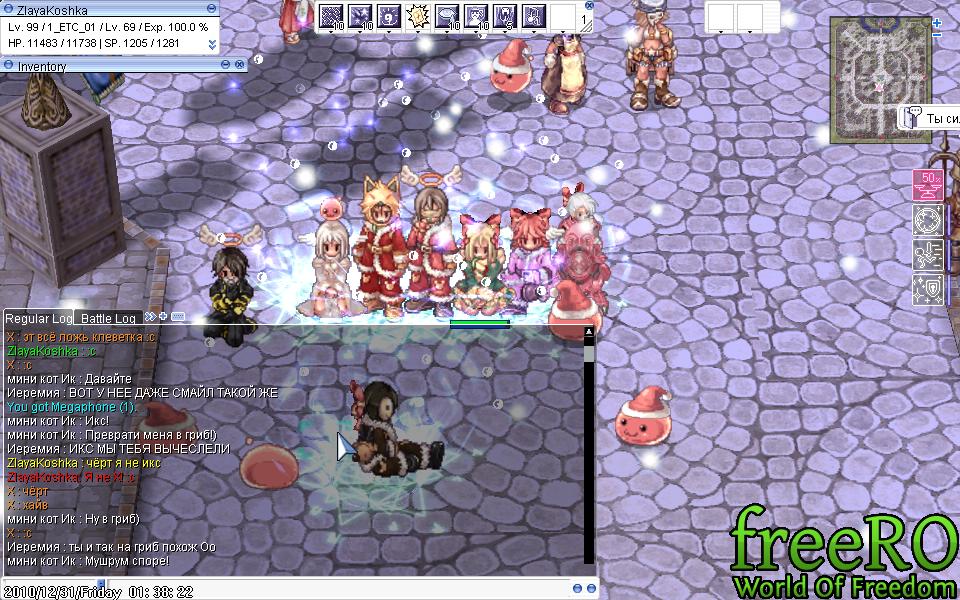This screenshot has width=960, height=600.
Task: Click the circular buff icon below the 50% icon
Action: coord(928,221)
